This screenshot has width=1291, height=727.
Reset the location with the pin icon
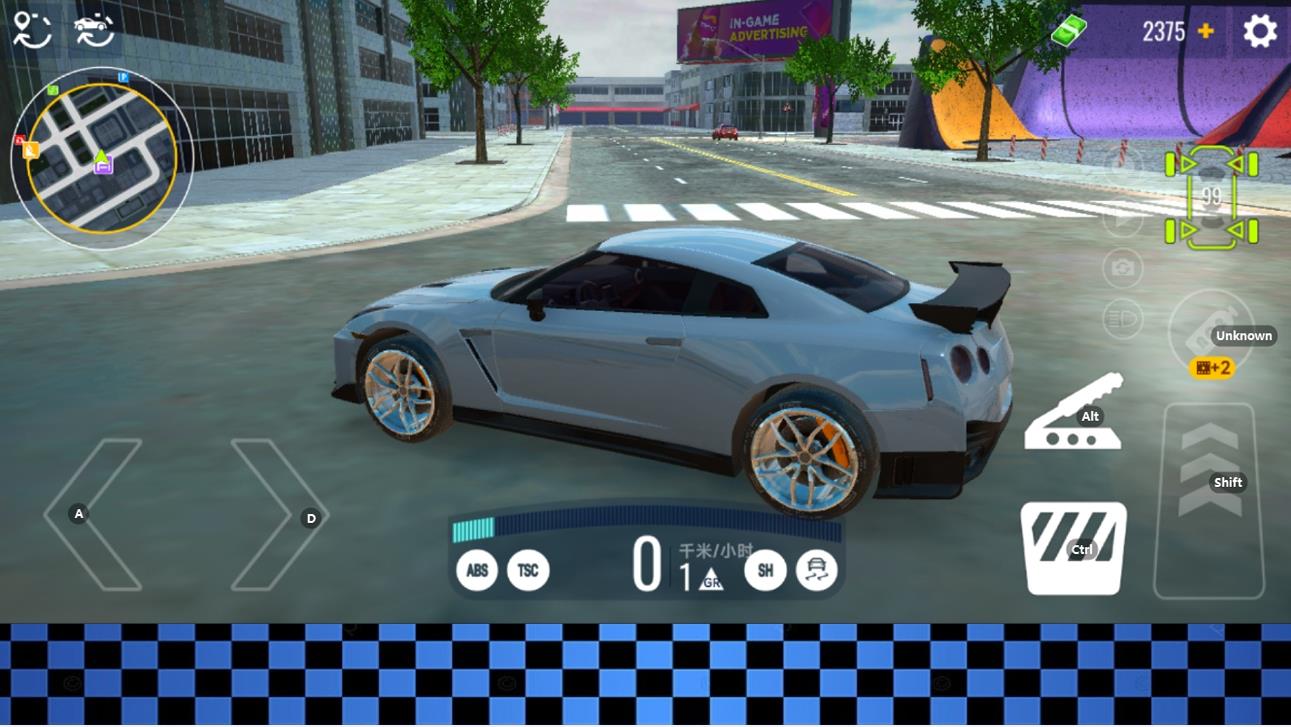[x=32, y=30]
